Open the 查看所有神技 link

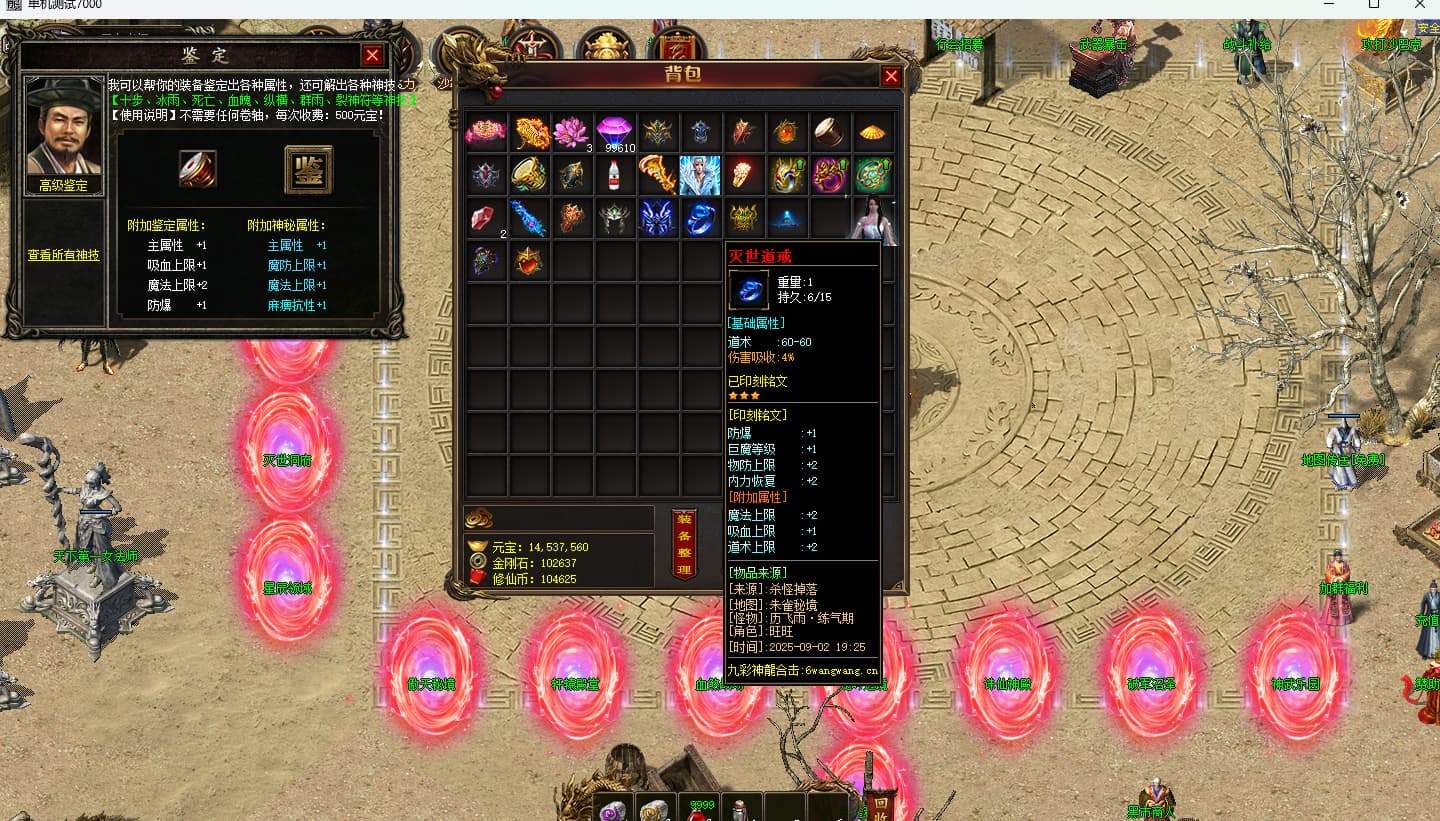pos(63,255)
